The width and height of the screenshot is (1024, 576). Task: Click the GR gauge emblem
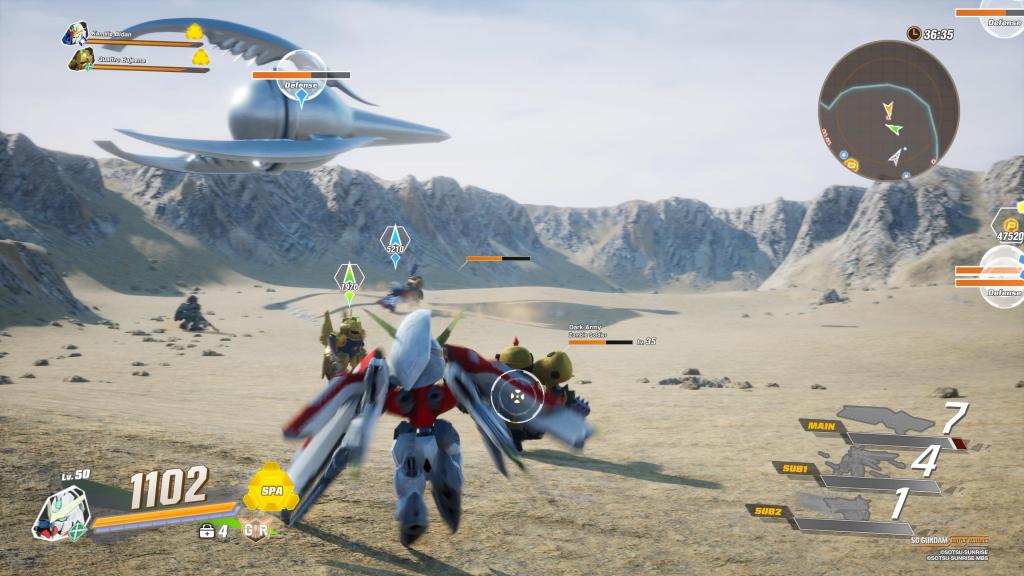[x=256, y=529]
